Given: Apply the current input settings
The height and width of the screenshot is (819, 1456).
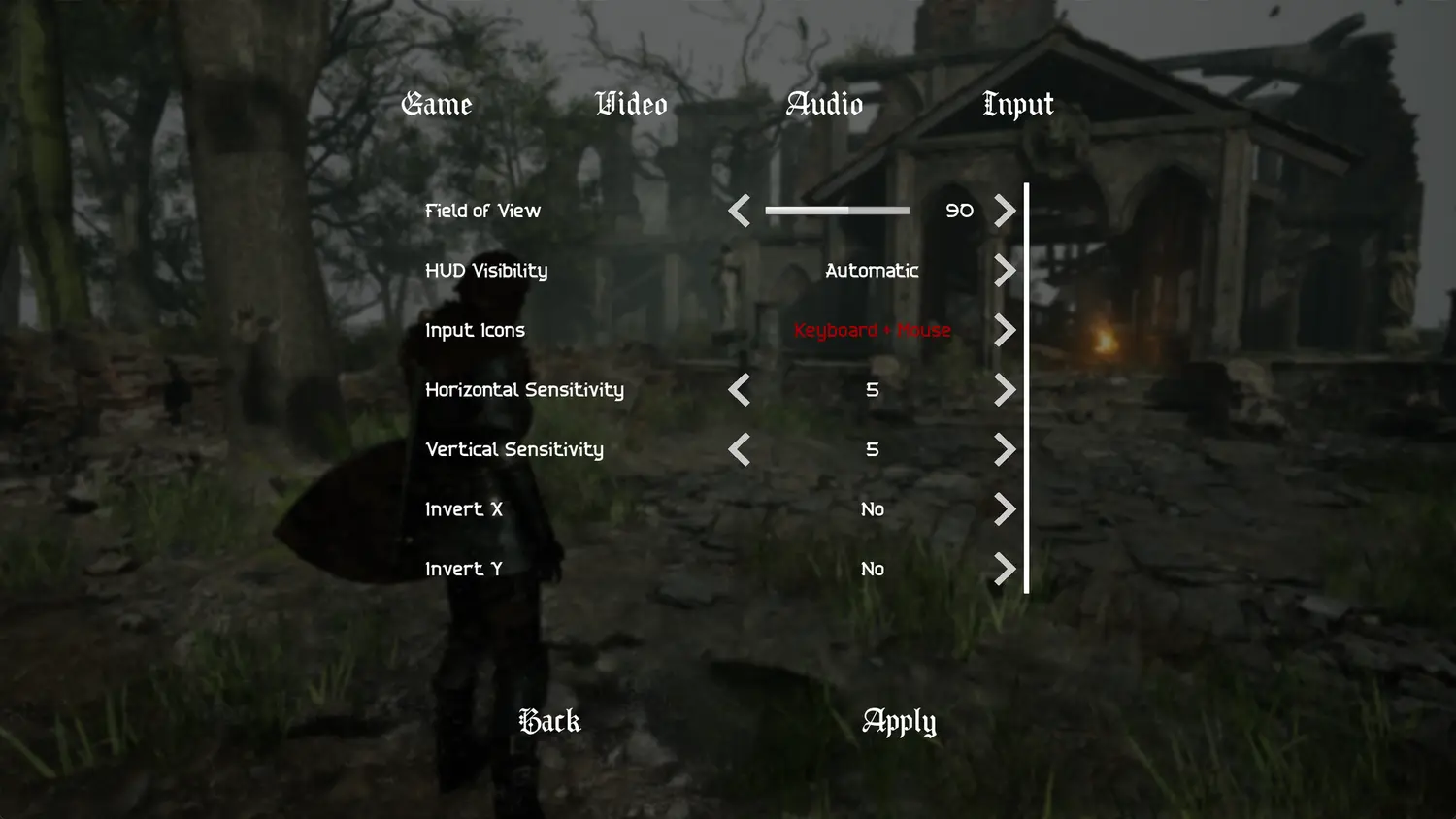Looking at the screenshot, I should tap(898, 721).
